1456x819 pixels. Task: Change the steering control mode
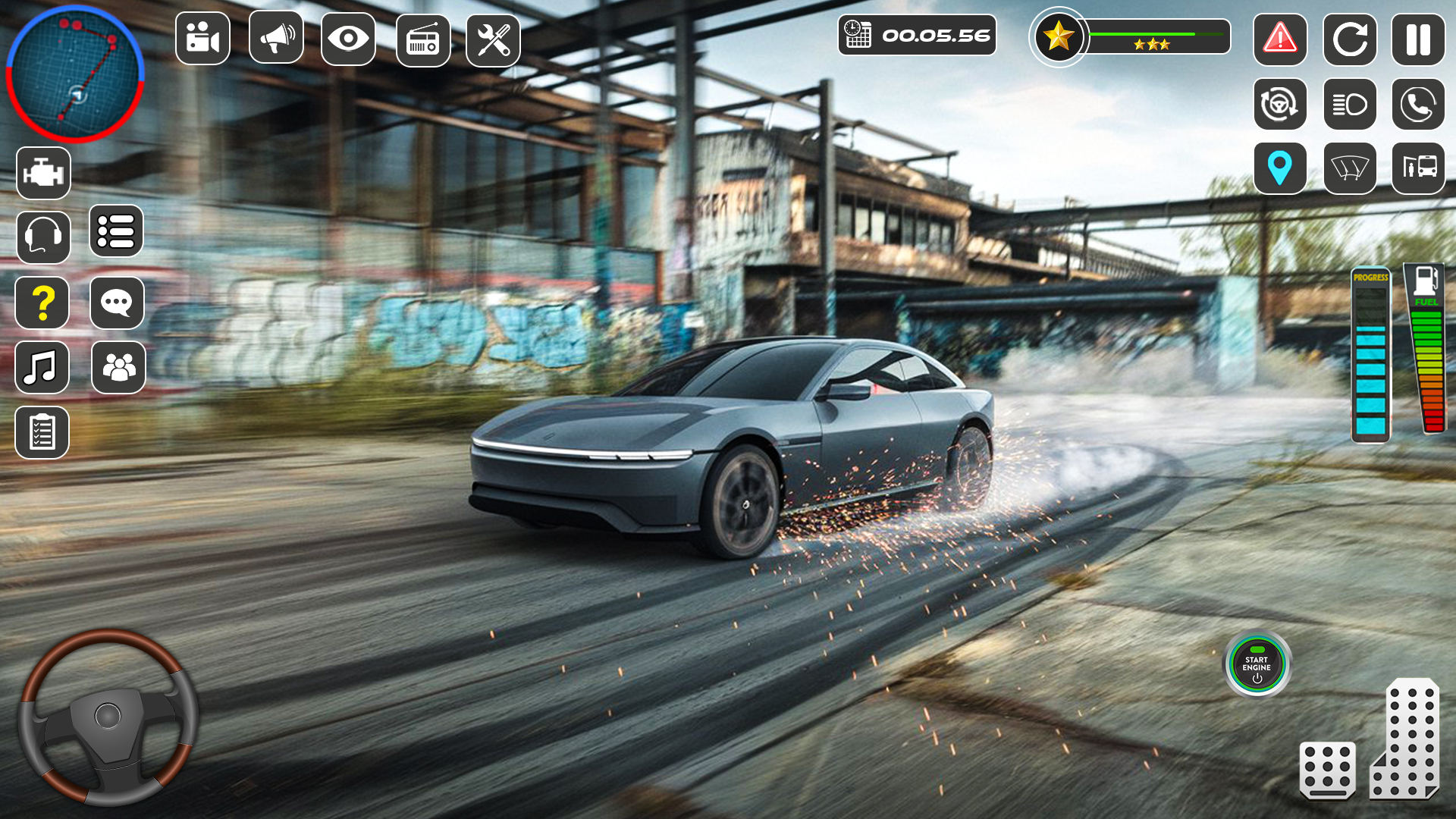point(1280,104)
